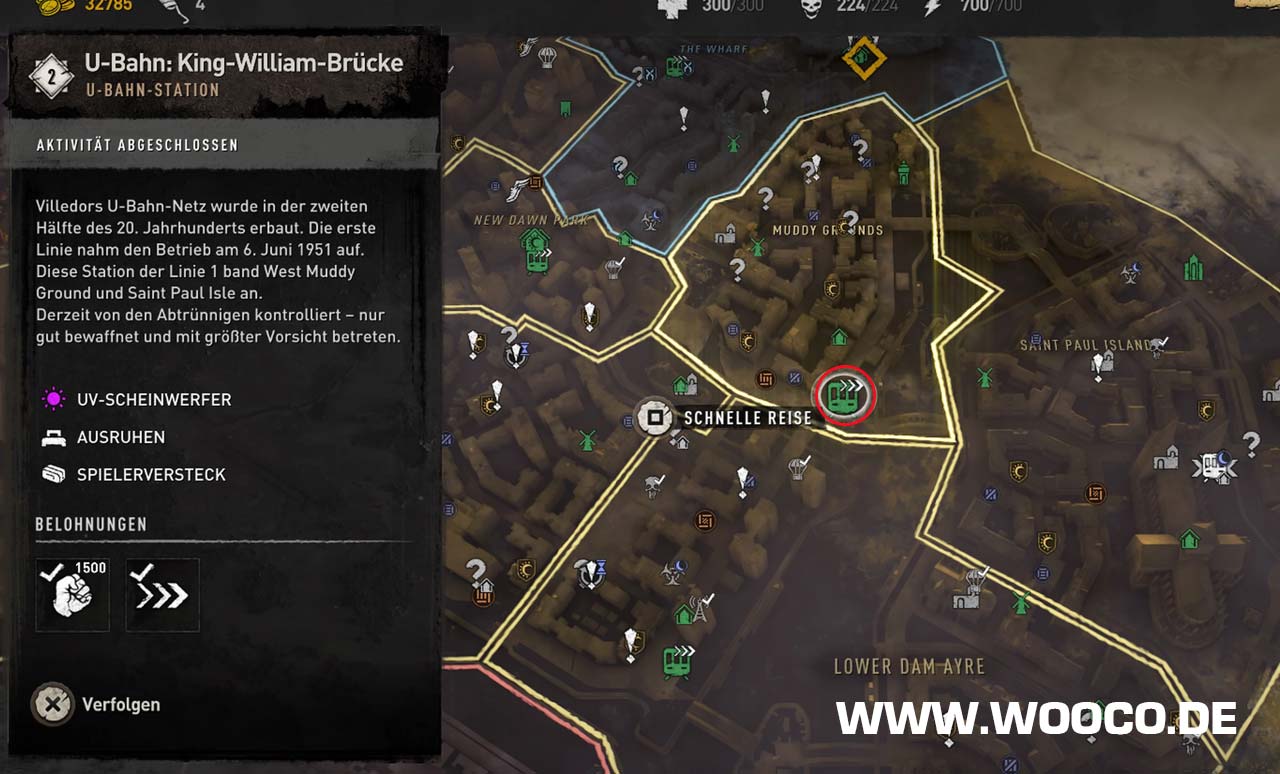Screen dimensions: 1280x774
Task: Click the Schnelle Reise fast travel marker
Action: (655, 417)
